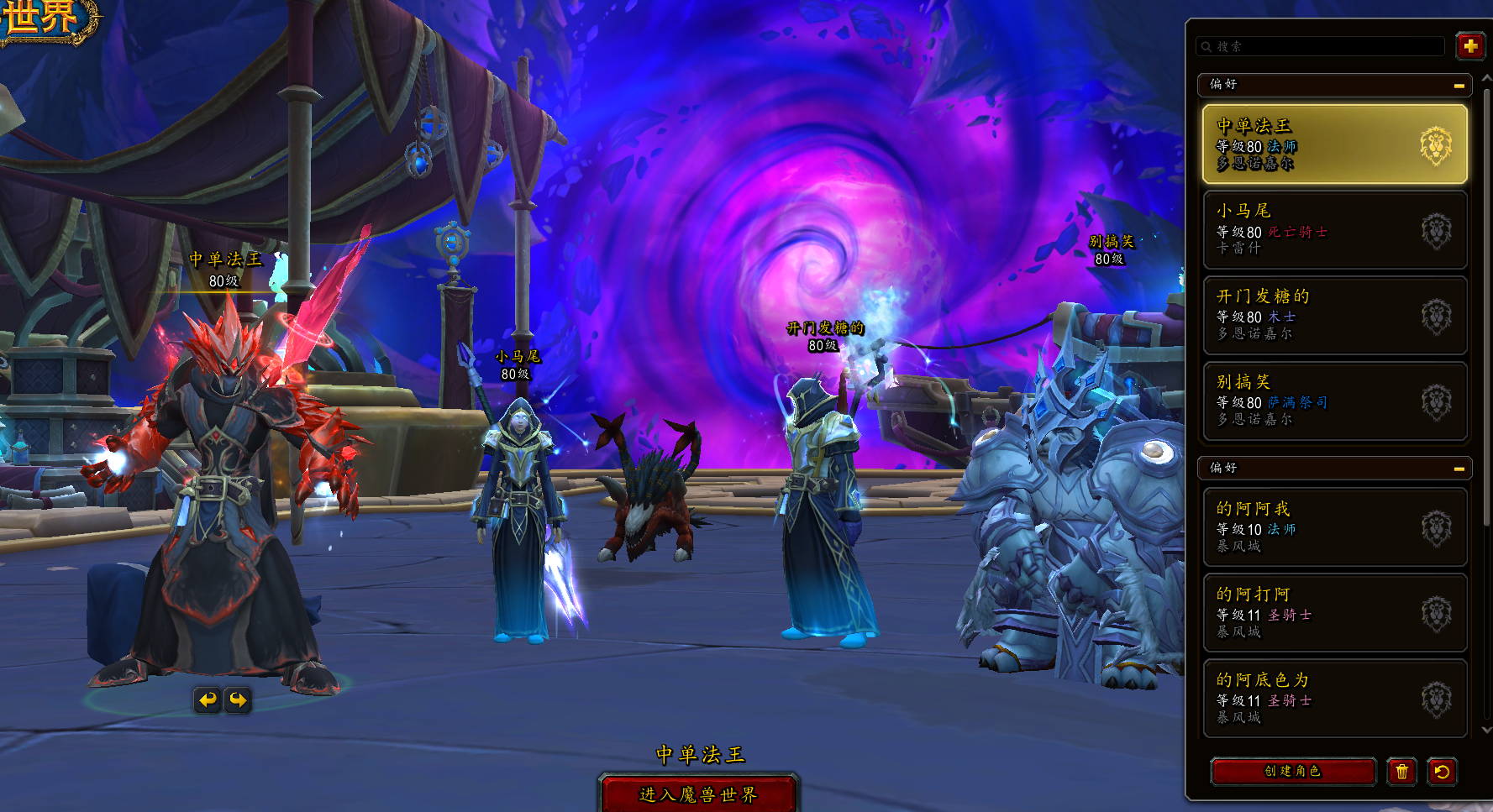Image resolution: width=1493 pixels, height=812 pixels.
Task: Collapse the lower 偏好 group header
Action: click(1459, 469)
